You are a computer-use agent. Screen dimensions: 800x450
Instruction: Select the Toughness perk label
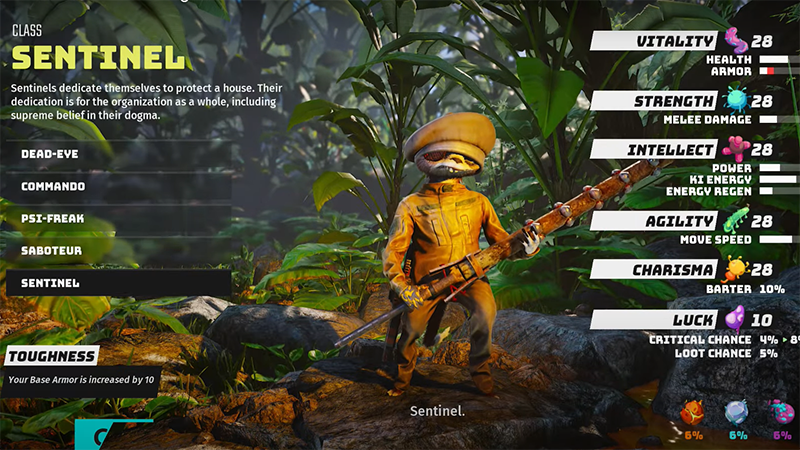point(51,356)
